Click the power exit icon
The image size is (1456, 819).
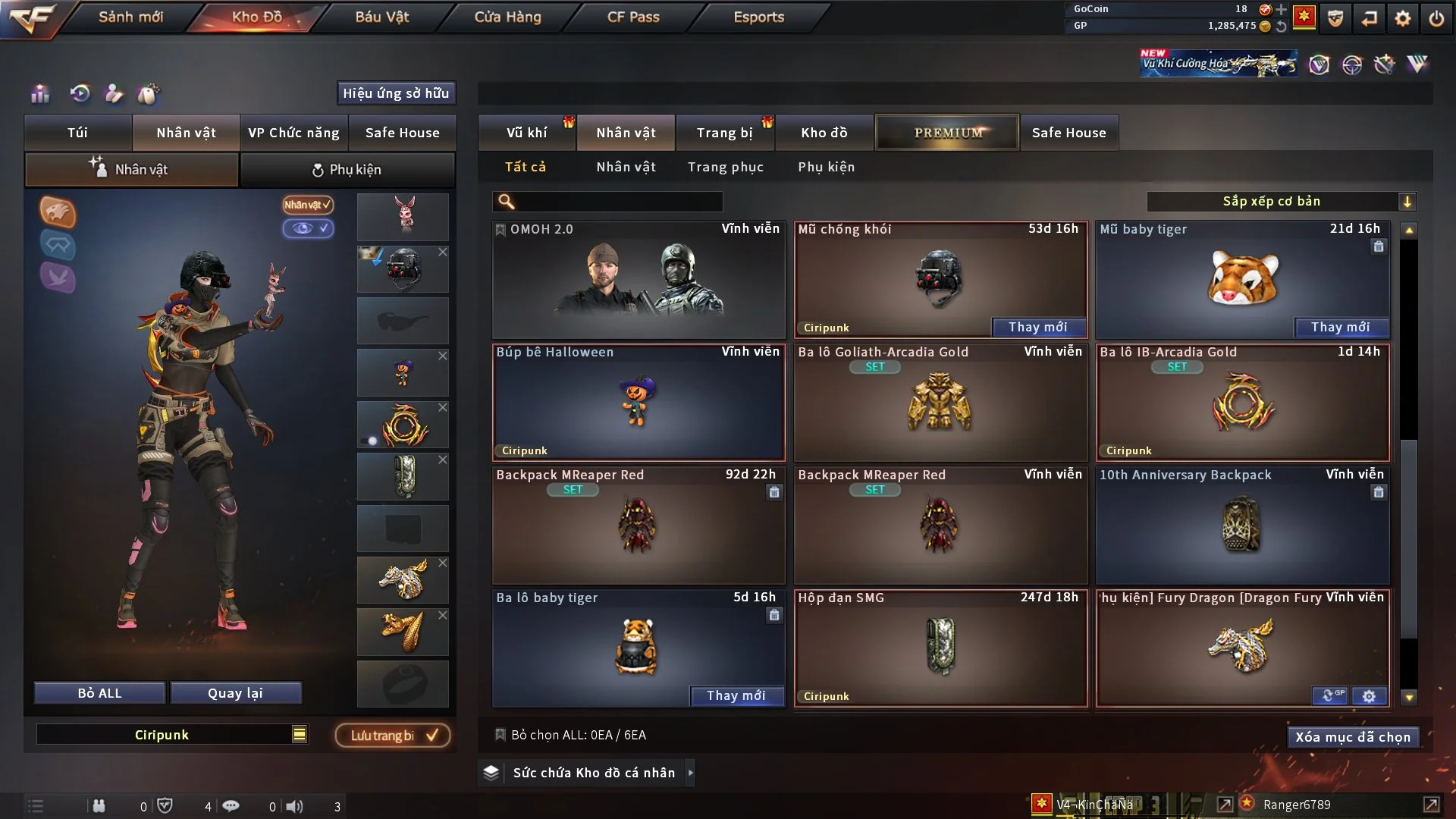[1436, 17]
